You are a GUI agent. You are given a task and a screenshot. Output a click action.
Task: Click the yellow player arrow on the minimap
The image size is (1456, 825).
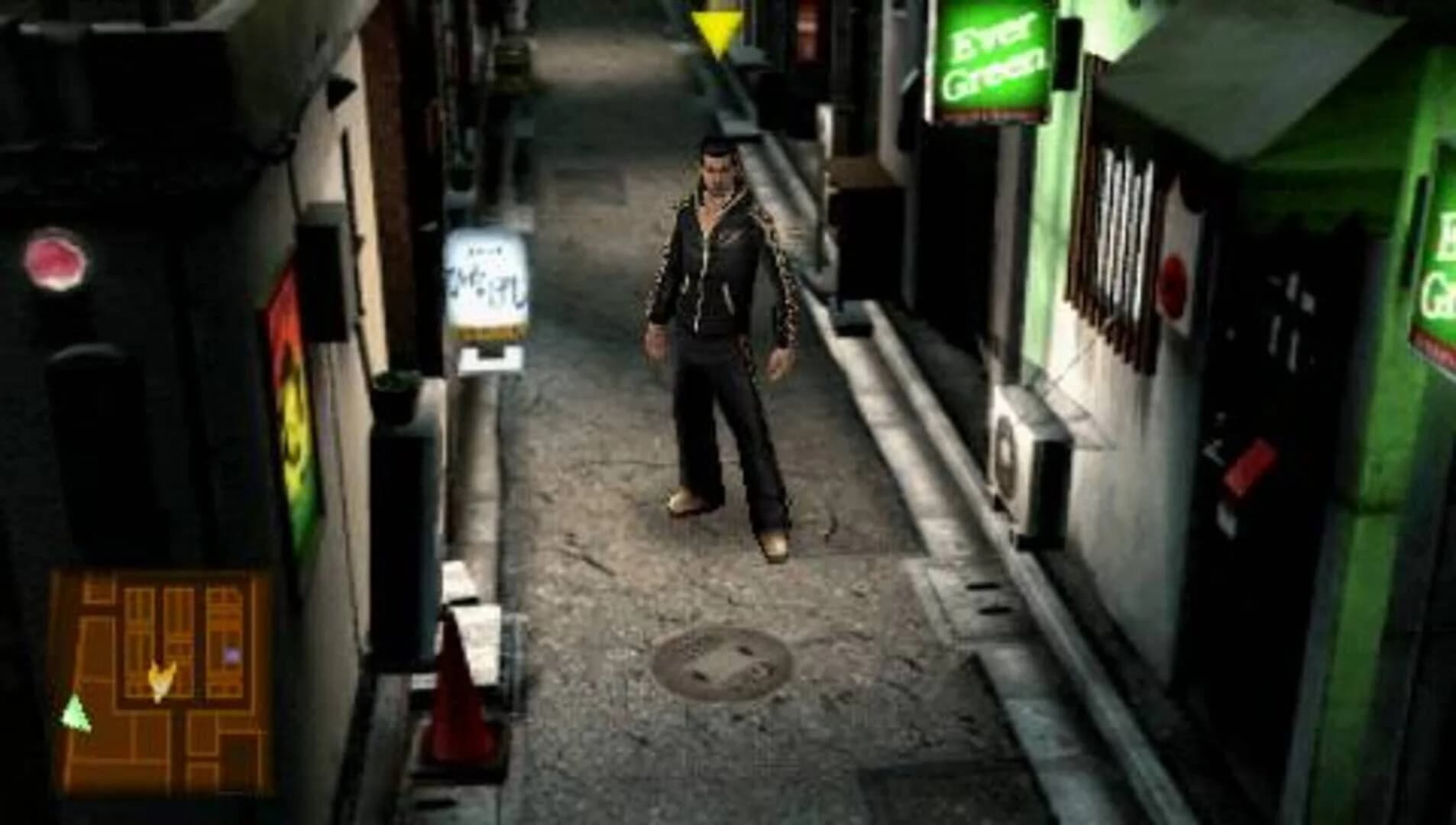(x=162, y=680)
